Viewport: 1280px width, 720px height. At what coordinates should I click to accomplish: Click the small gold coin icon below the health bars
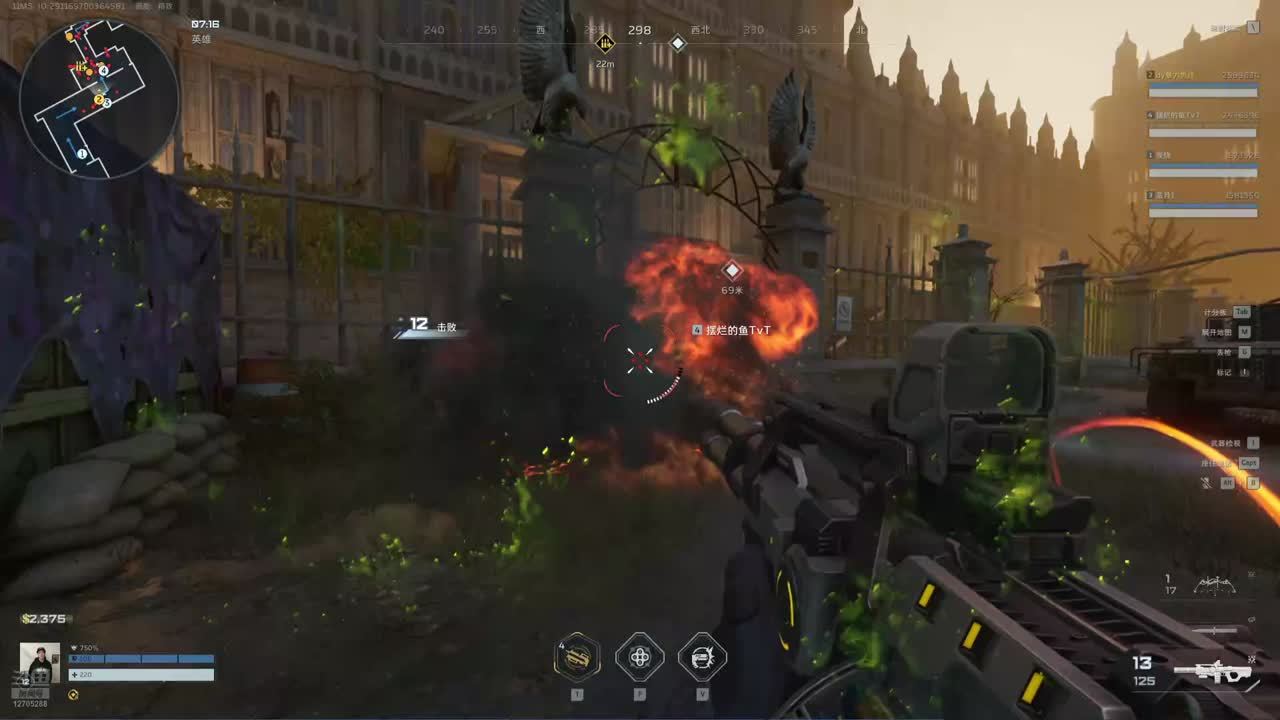pyautogui.click(x=73, y=694)
